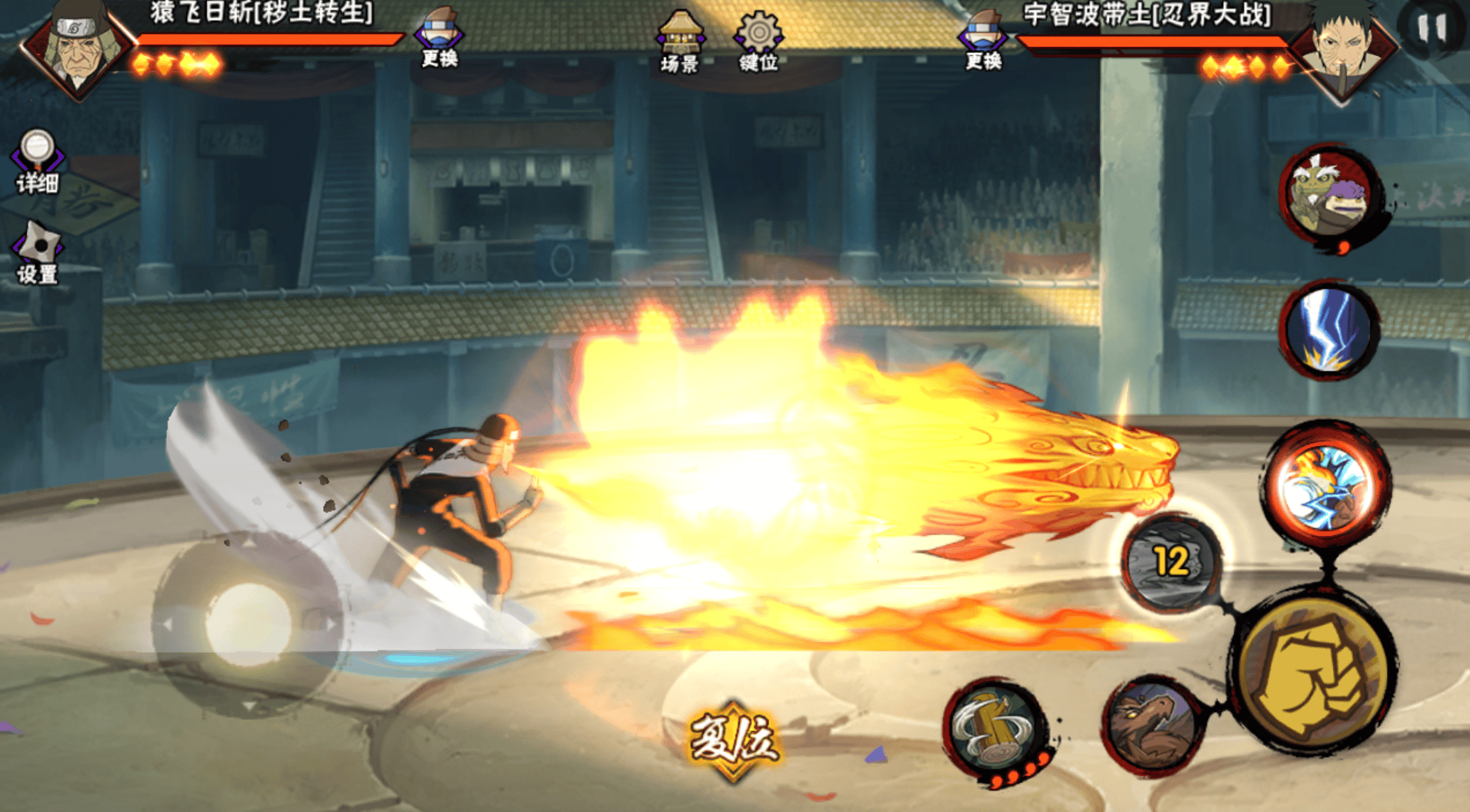
Task: Unleash the fire and lightning ultimate
Action: point(1326,484)
